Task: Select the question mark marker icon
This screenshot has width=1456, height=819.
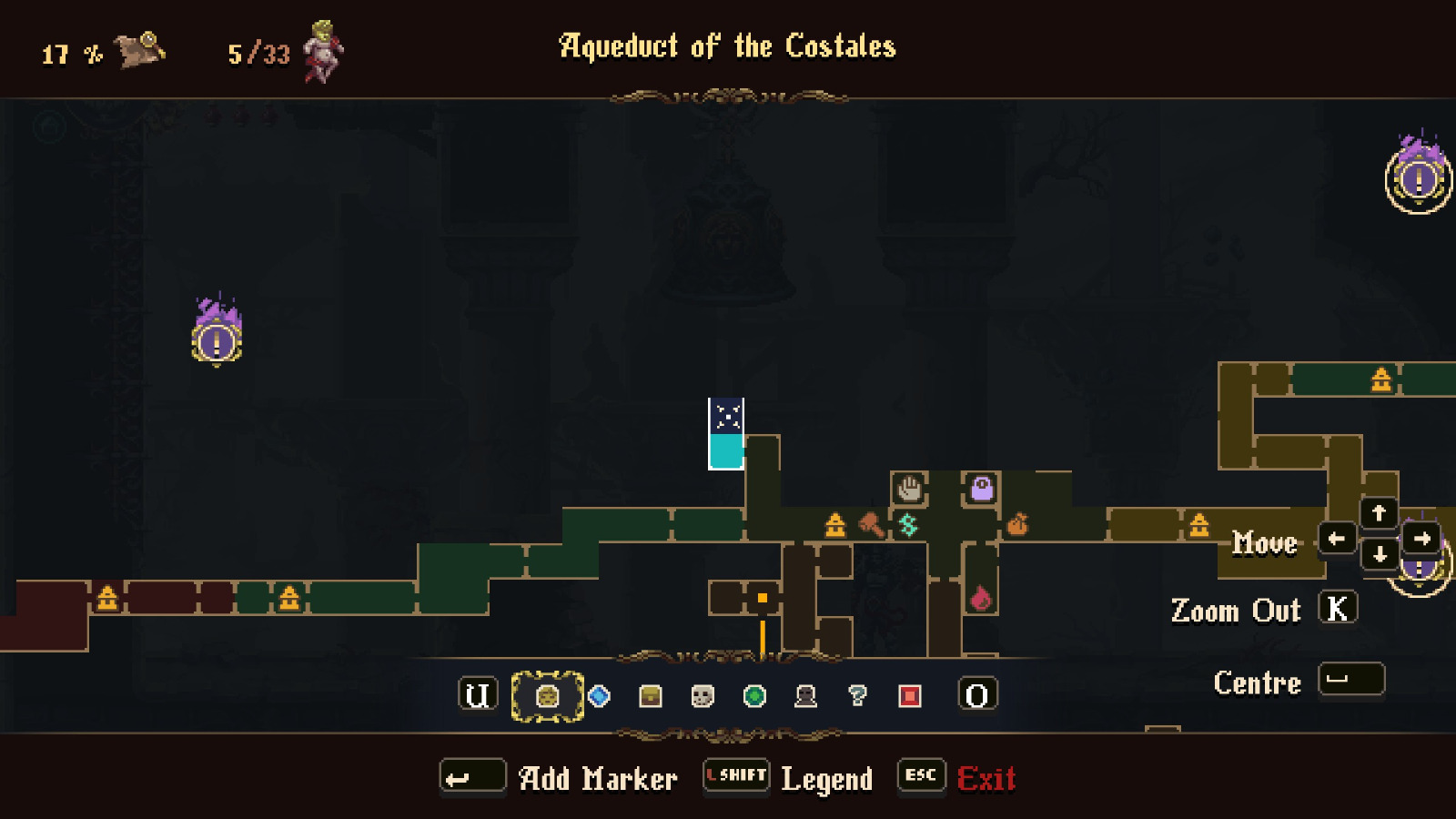Action: click(x=856, y=696)
